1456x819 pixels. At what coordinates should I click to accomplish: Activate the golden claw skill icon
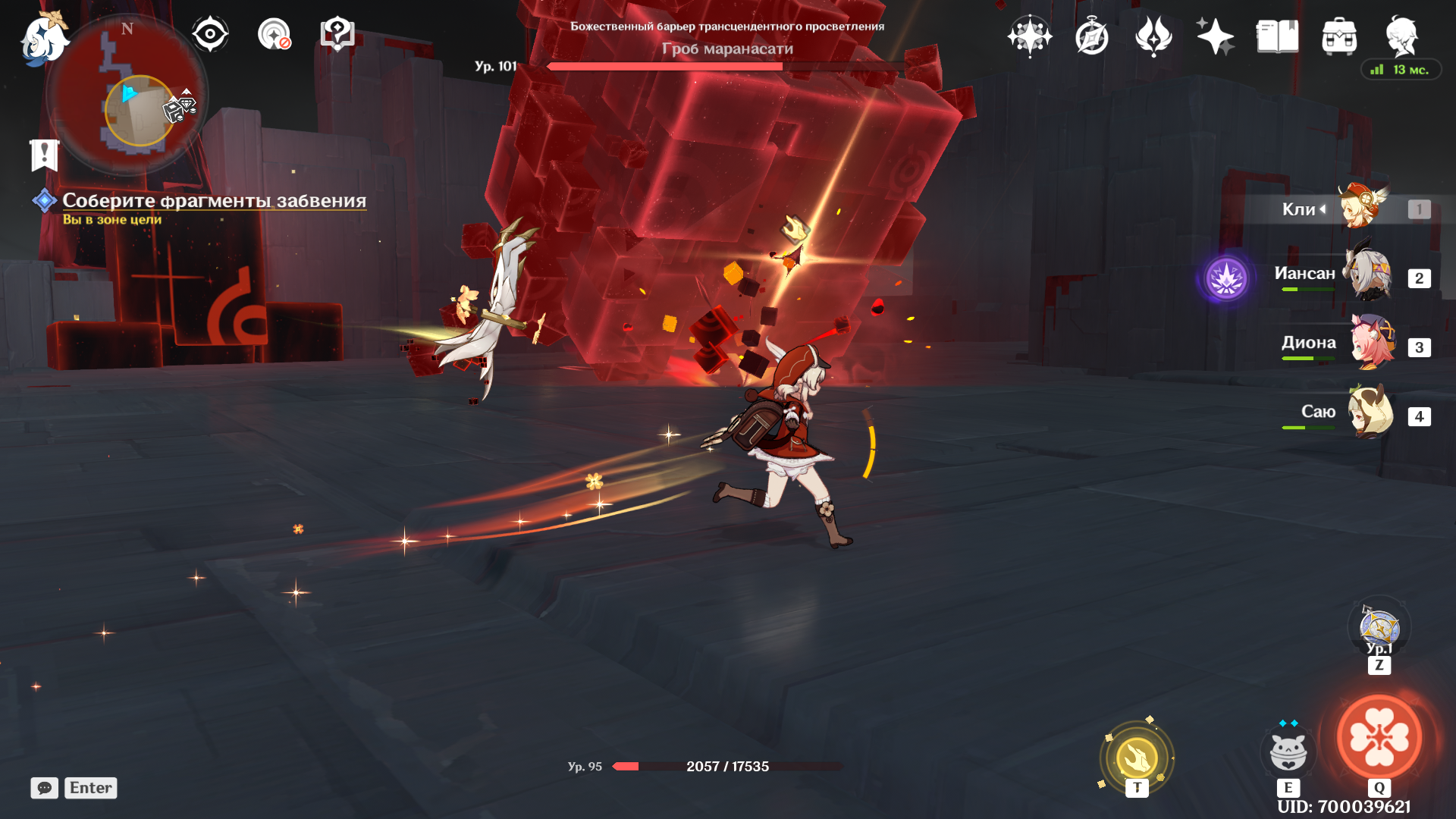[1136, 757]
